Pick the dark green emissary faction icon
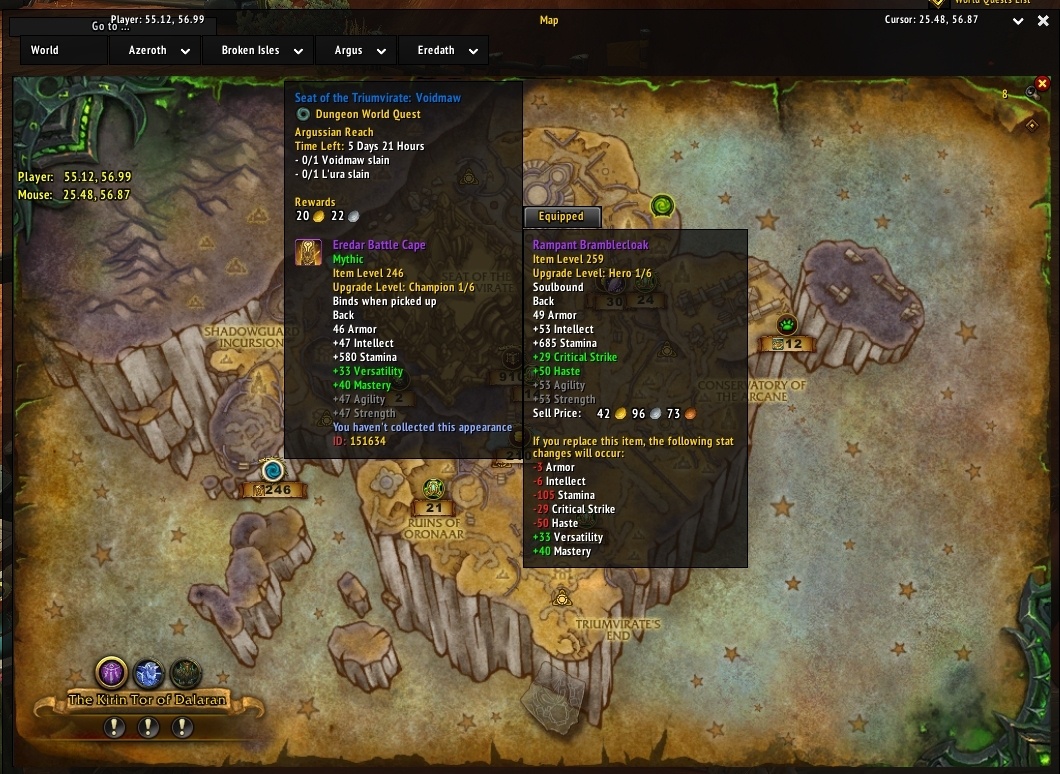Screen dimensions: 1060x774 (185, 673)
